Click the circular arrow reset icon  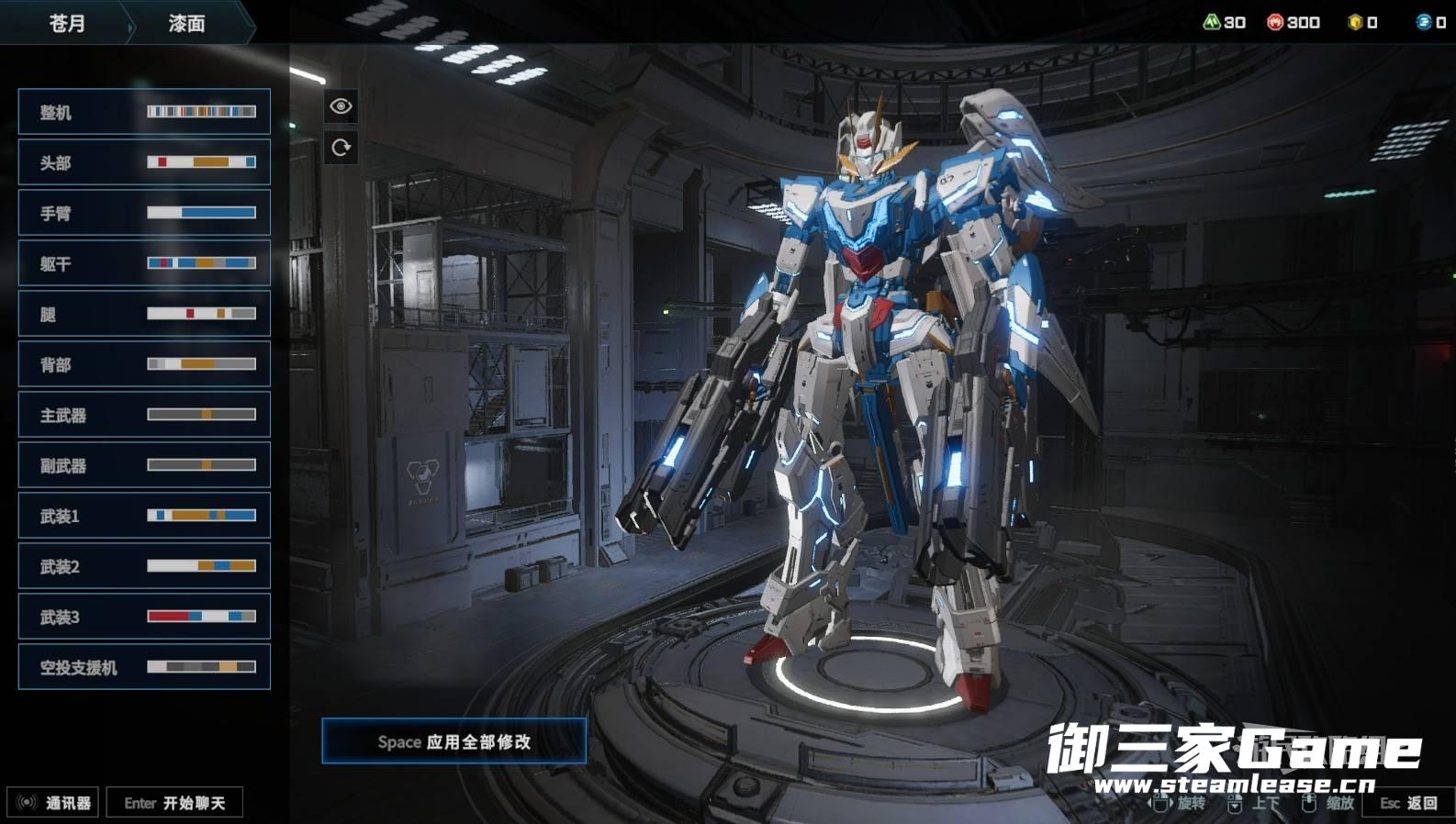(341, 148)
